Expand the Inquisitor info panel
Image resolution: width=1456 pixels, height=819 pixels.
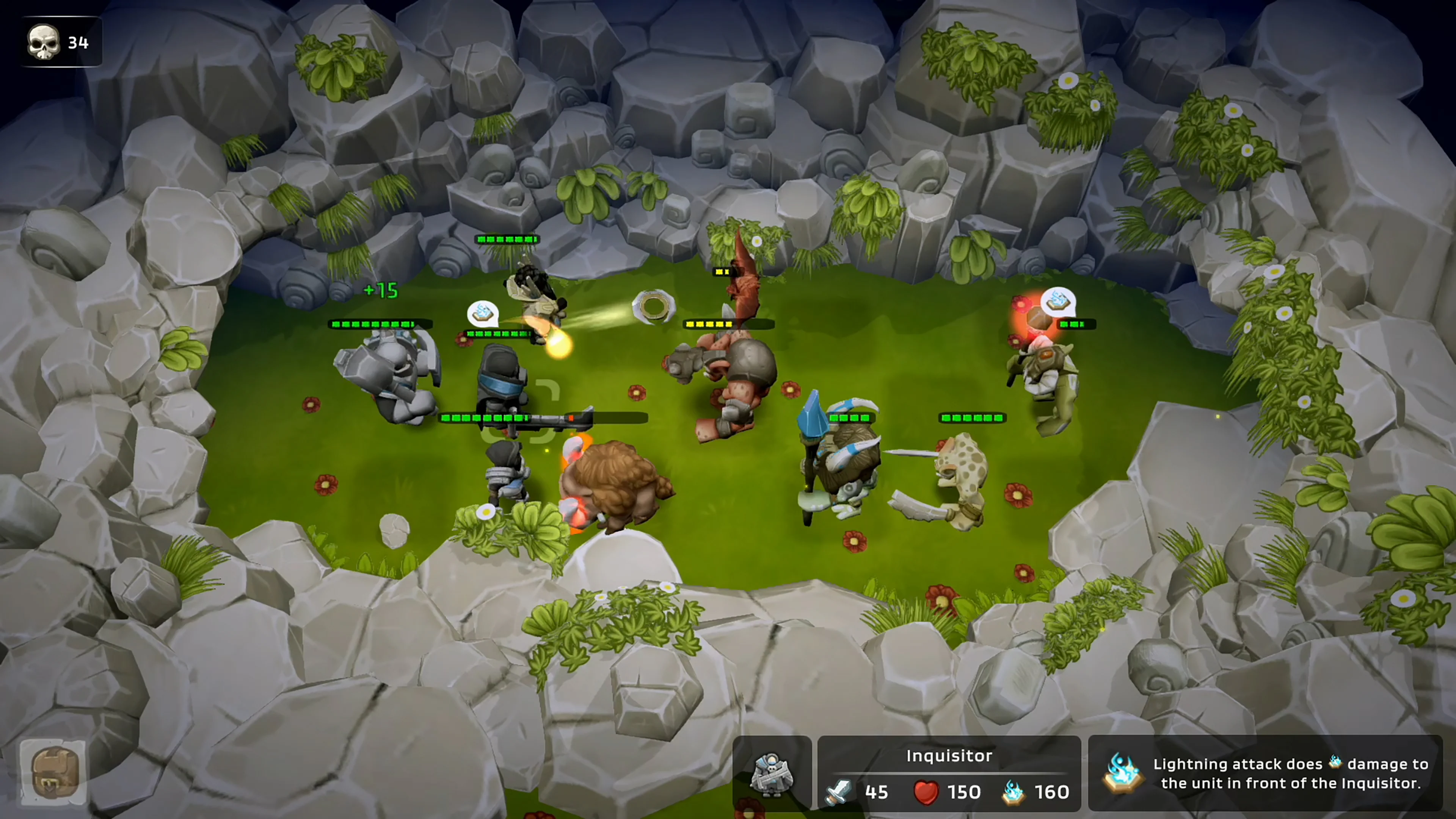[949, 774]
